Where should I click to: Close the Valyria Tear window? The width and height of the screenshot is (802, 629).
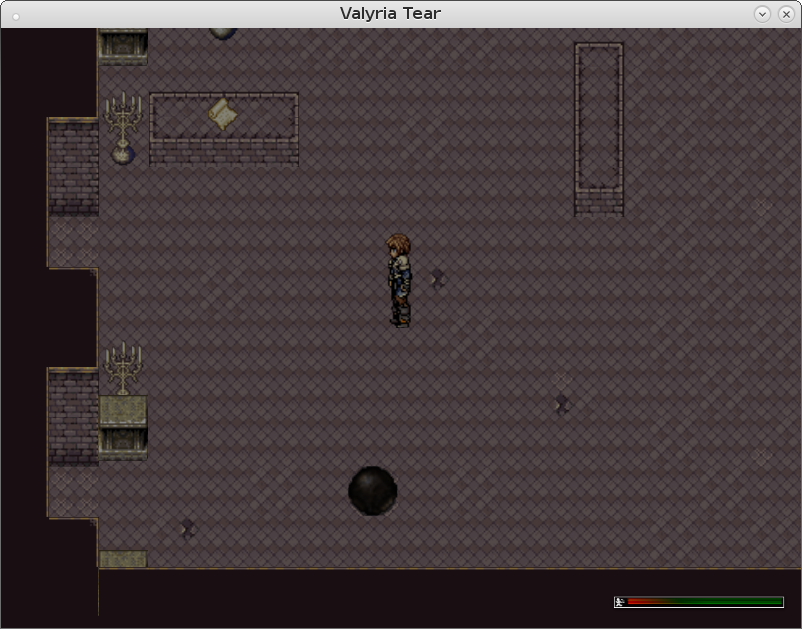point(785,14)
